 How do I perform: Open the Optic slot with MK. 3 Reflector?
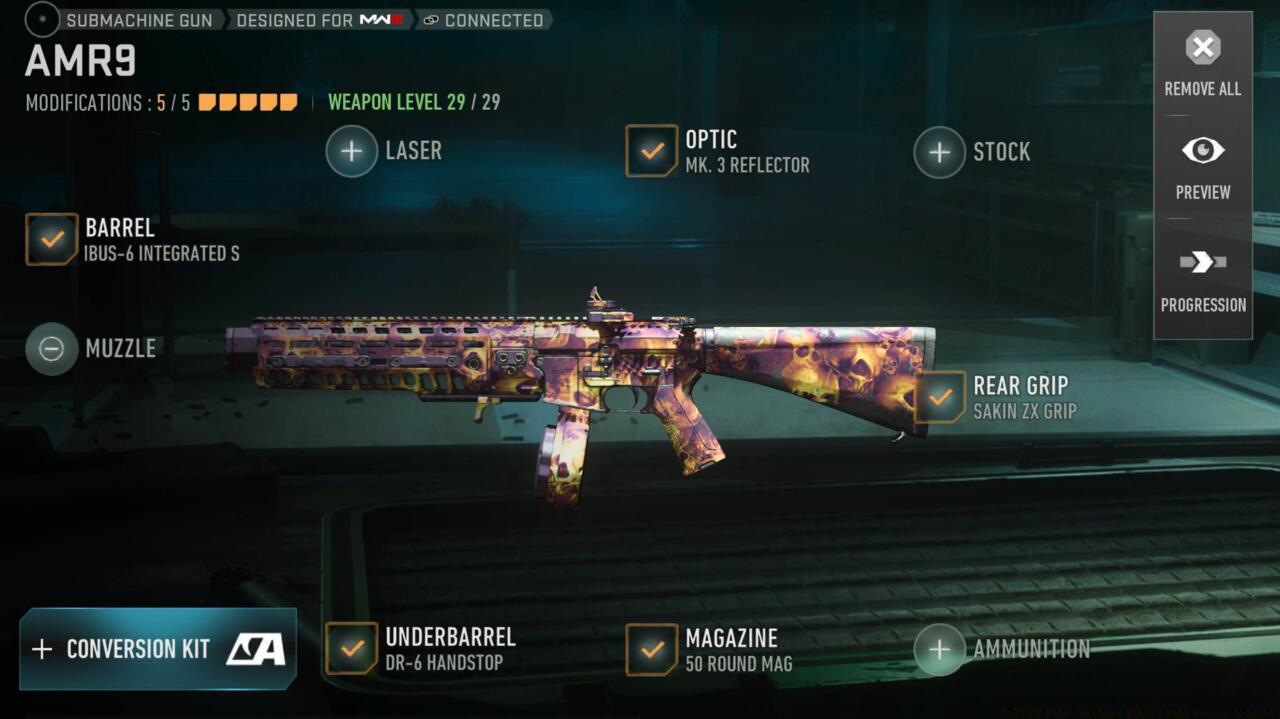(x=652, y=151)
